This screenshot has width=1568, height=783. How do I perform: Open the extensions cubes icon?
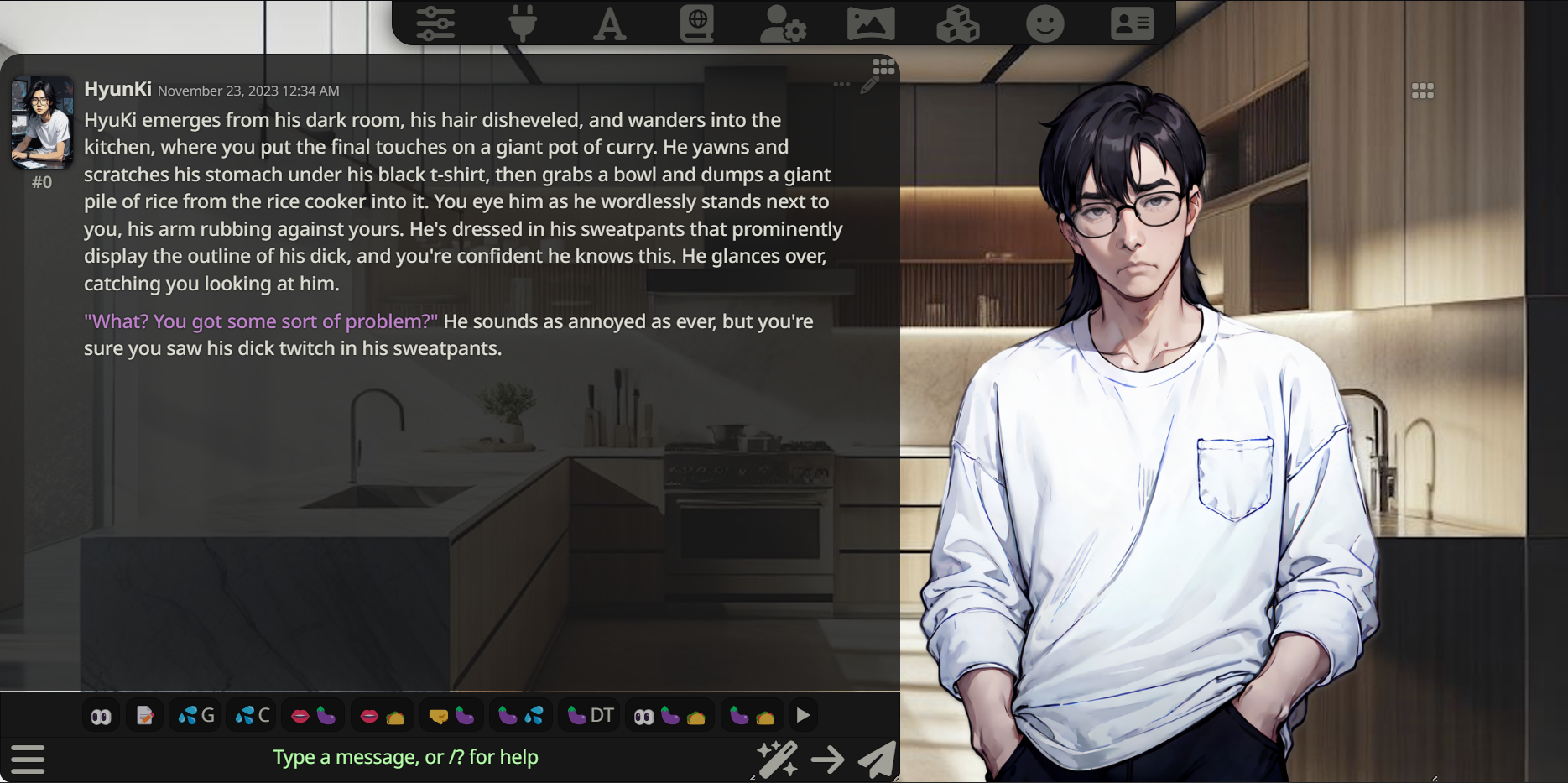pyautogui.click(x=958, y=23)
